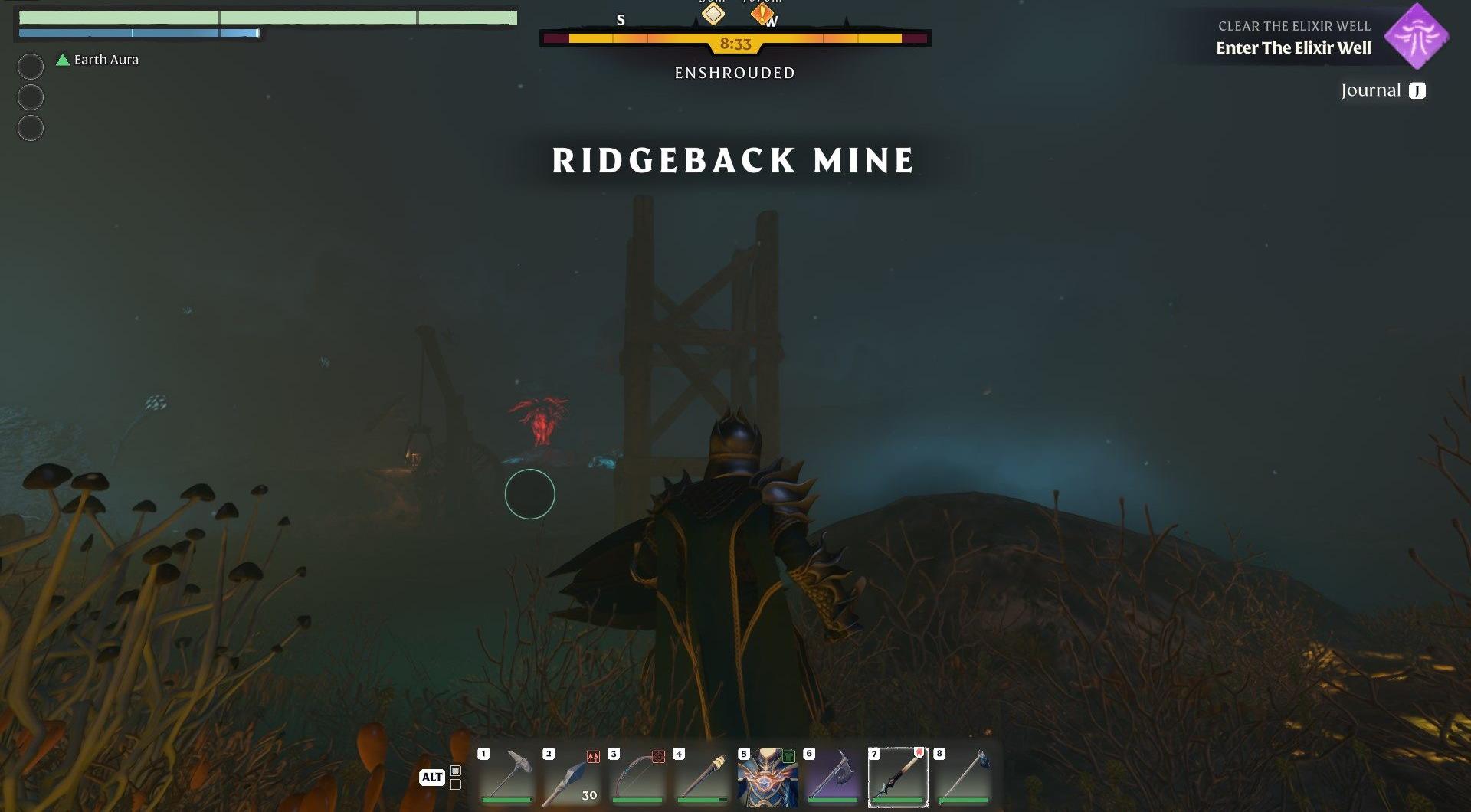
Task: Select the purple-backed axe in slot 6
Action: coord(832,776)
